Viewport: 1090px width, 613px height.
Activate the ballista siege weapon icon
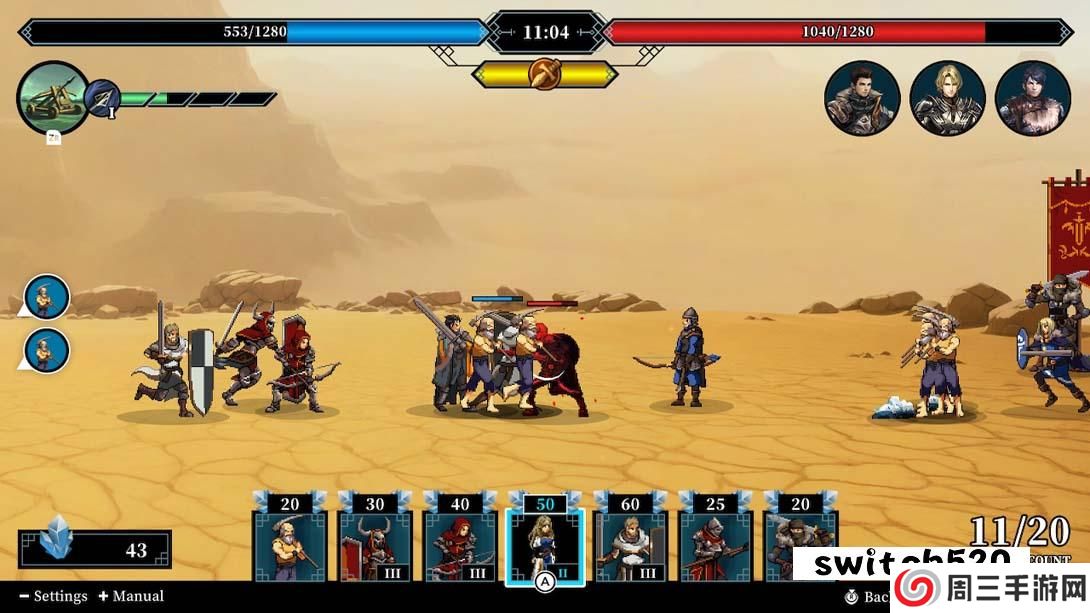click(x=53, y=98)
